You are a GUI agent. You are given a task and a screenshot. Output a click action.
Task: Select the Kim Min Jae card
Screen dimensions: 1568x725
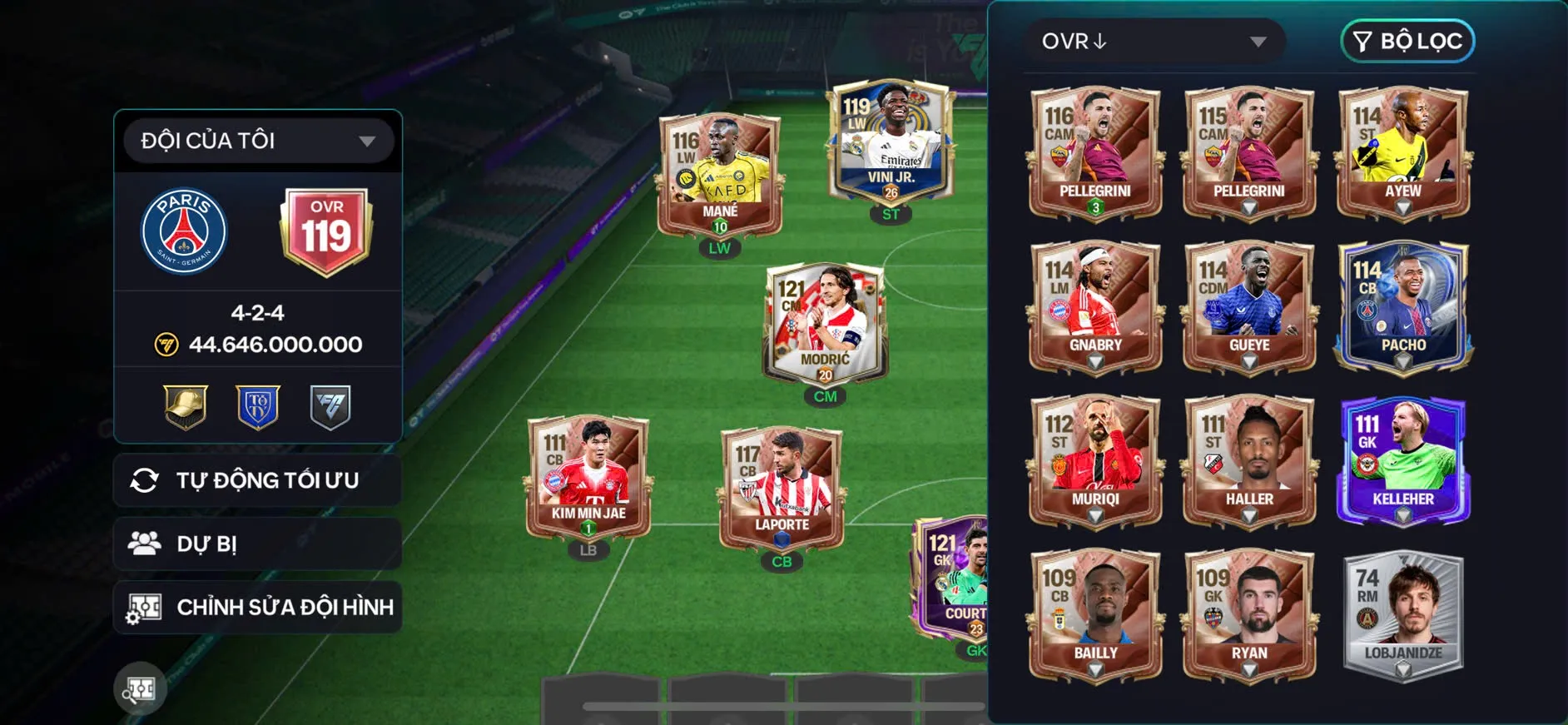click(x=588, y=476)
